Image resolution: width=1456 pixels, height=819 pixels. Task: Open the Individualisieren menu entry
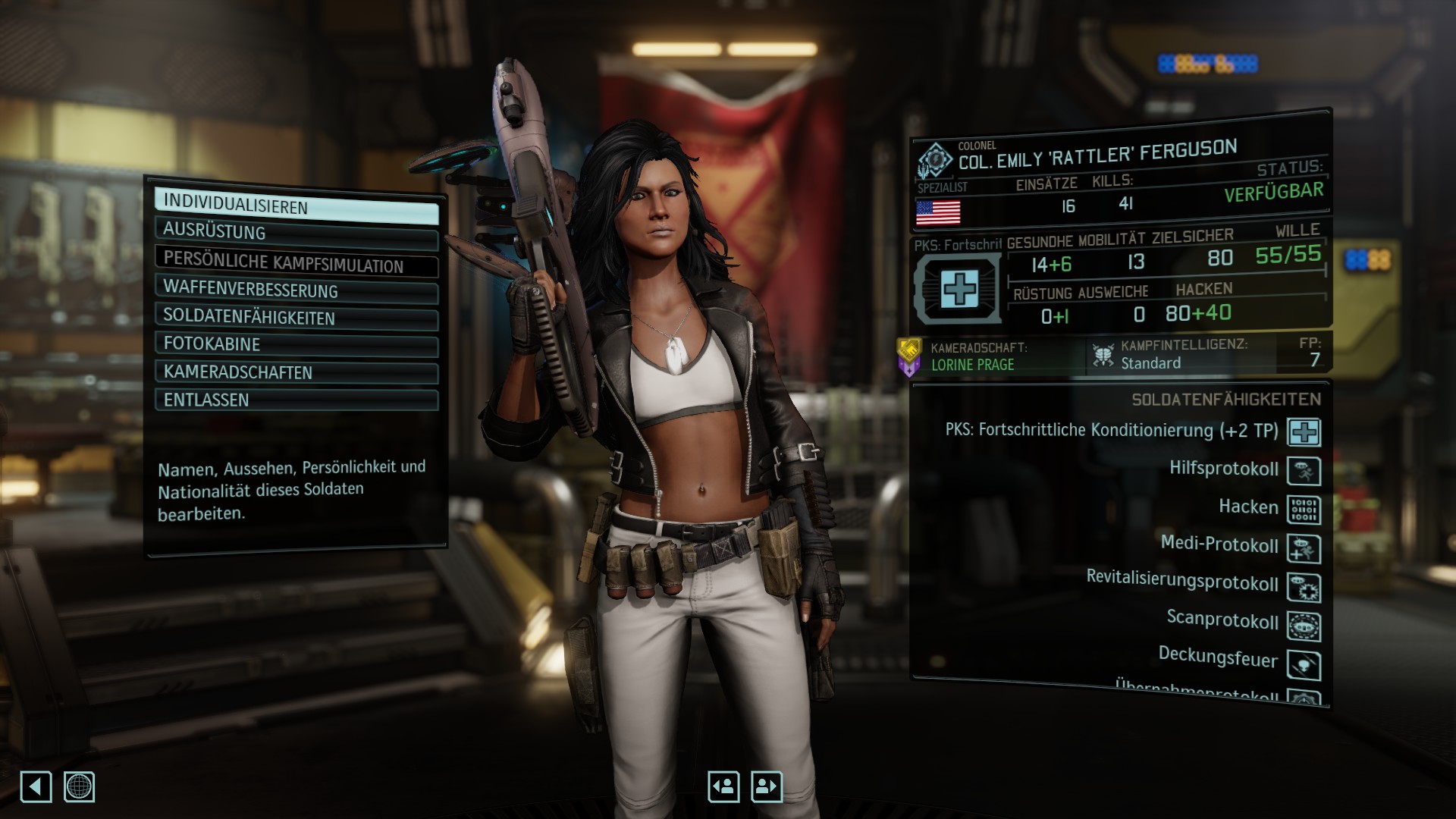(x=296, y=206)
